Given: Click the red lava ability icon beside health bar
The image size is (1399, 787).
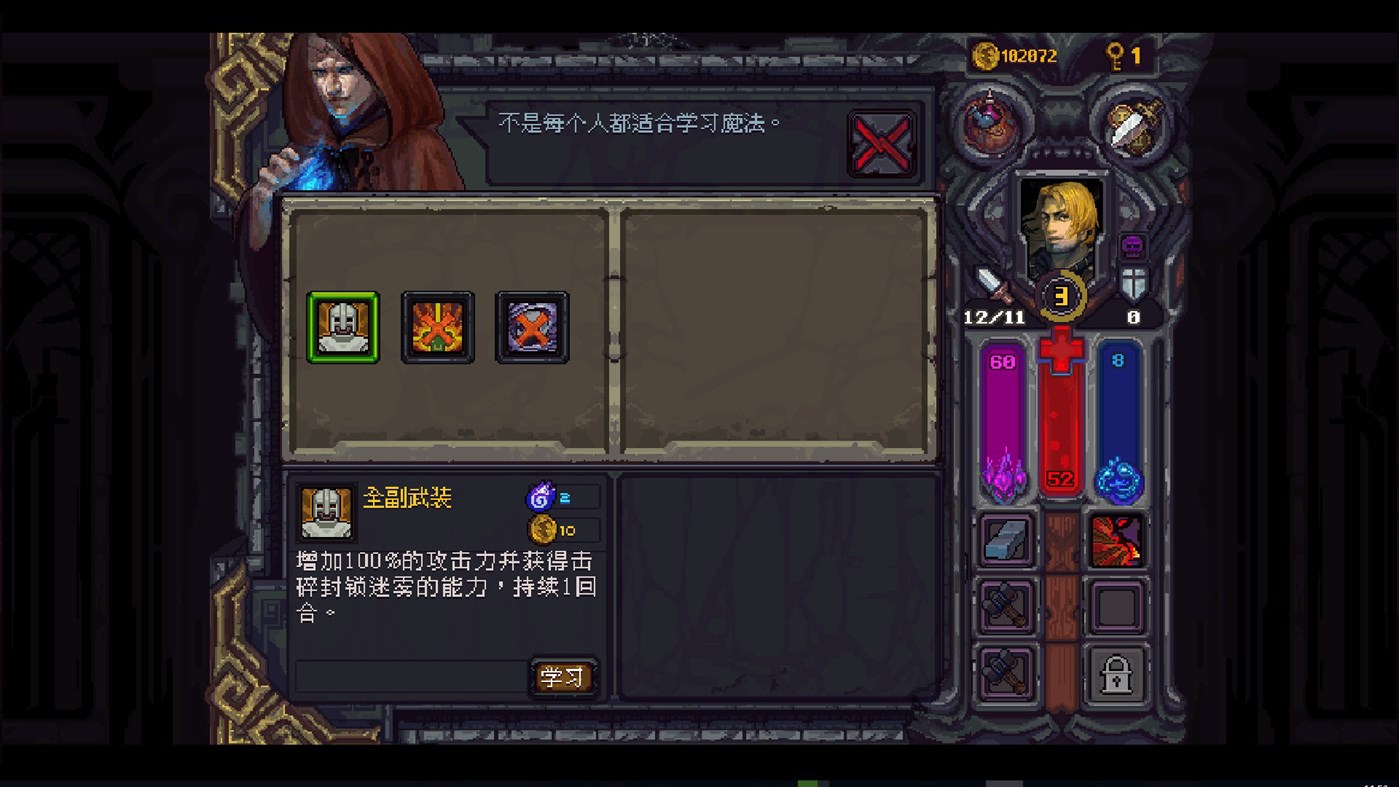Looking at the screenshot, I should (1117, 539).
